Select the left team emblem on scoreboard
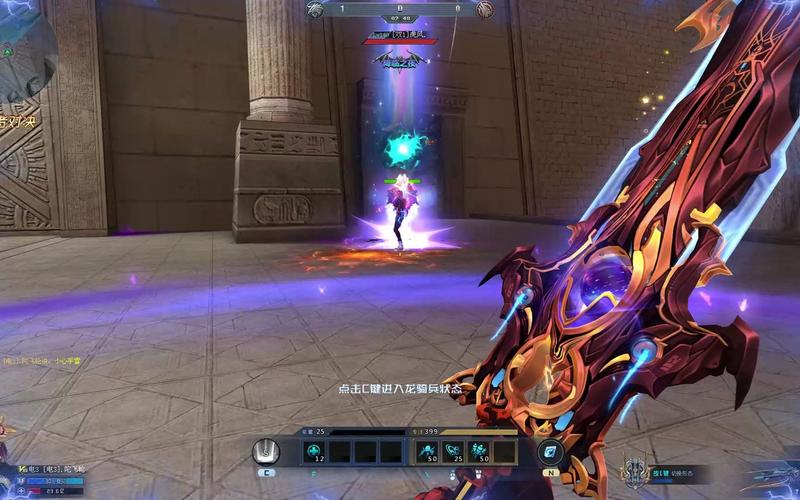Screen dimensions: 800x500 tap(316, 9)
